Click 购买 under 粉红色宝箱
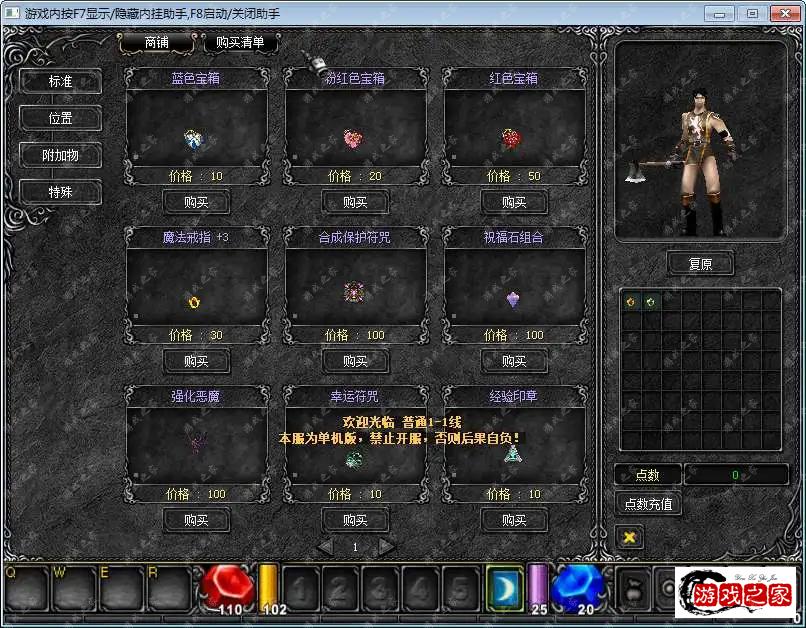 pyautogui.click(x=355, y=202)
